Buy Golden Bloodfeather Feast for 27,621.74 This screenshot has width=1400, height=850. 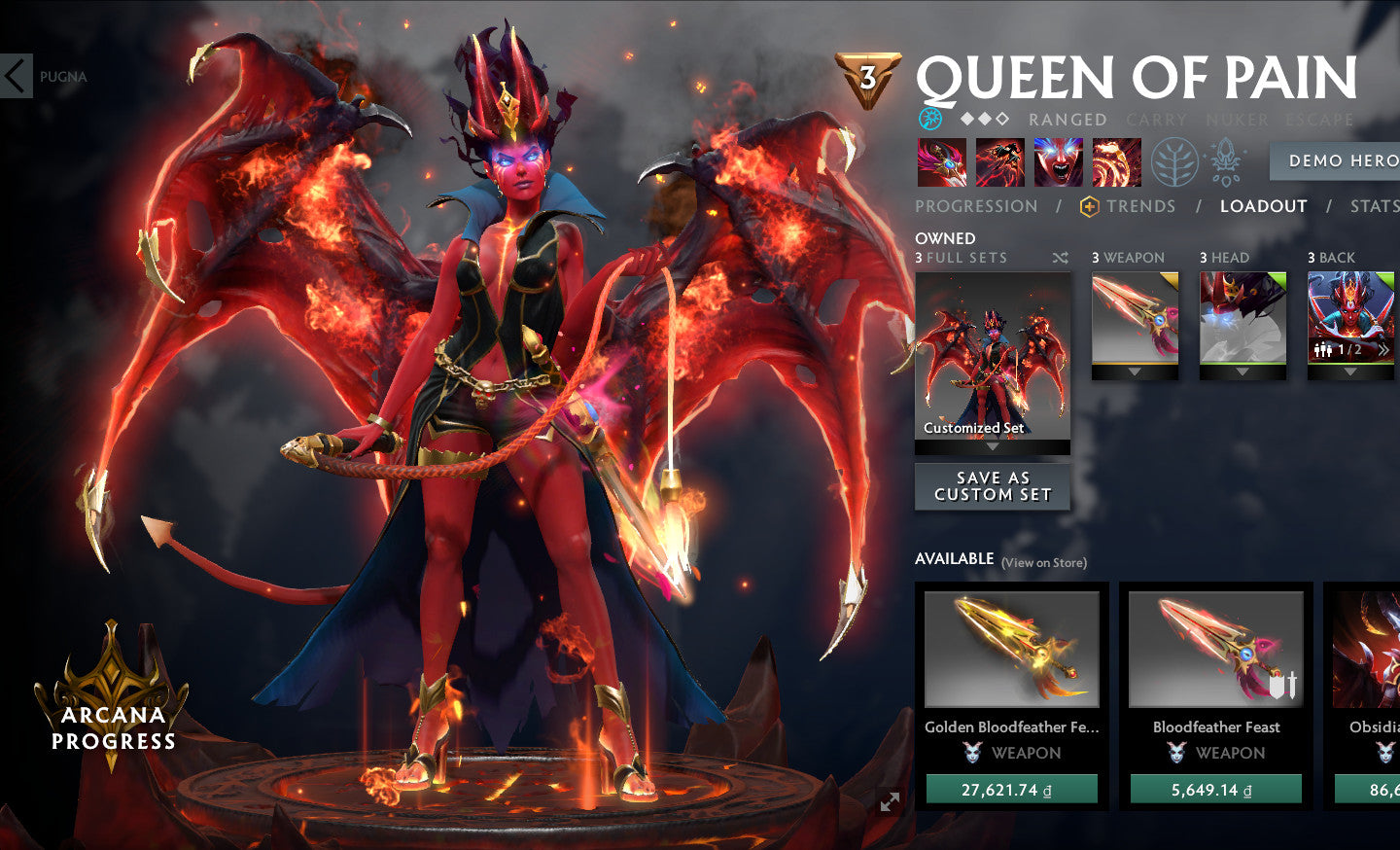[x=1011, y=790]
